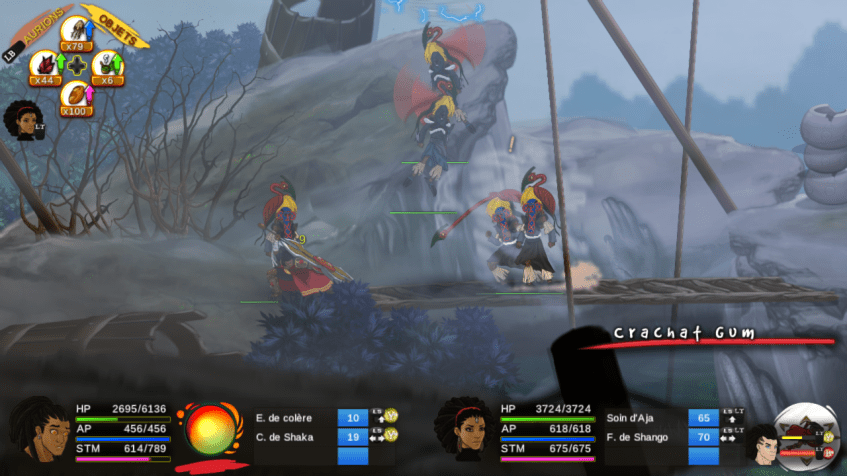Use the claw item with x79 count
847x476 pixels.
tap(76, 32)
